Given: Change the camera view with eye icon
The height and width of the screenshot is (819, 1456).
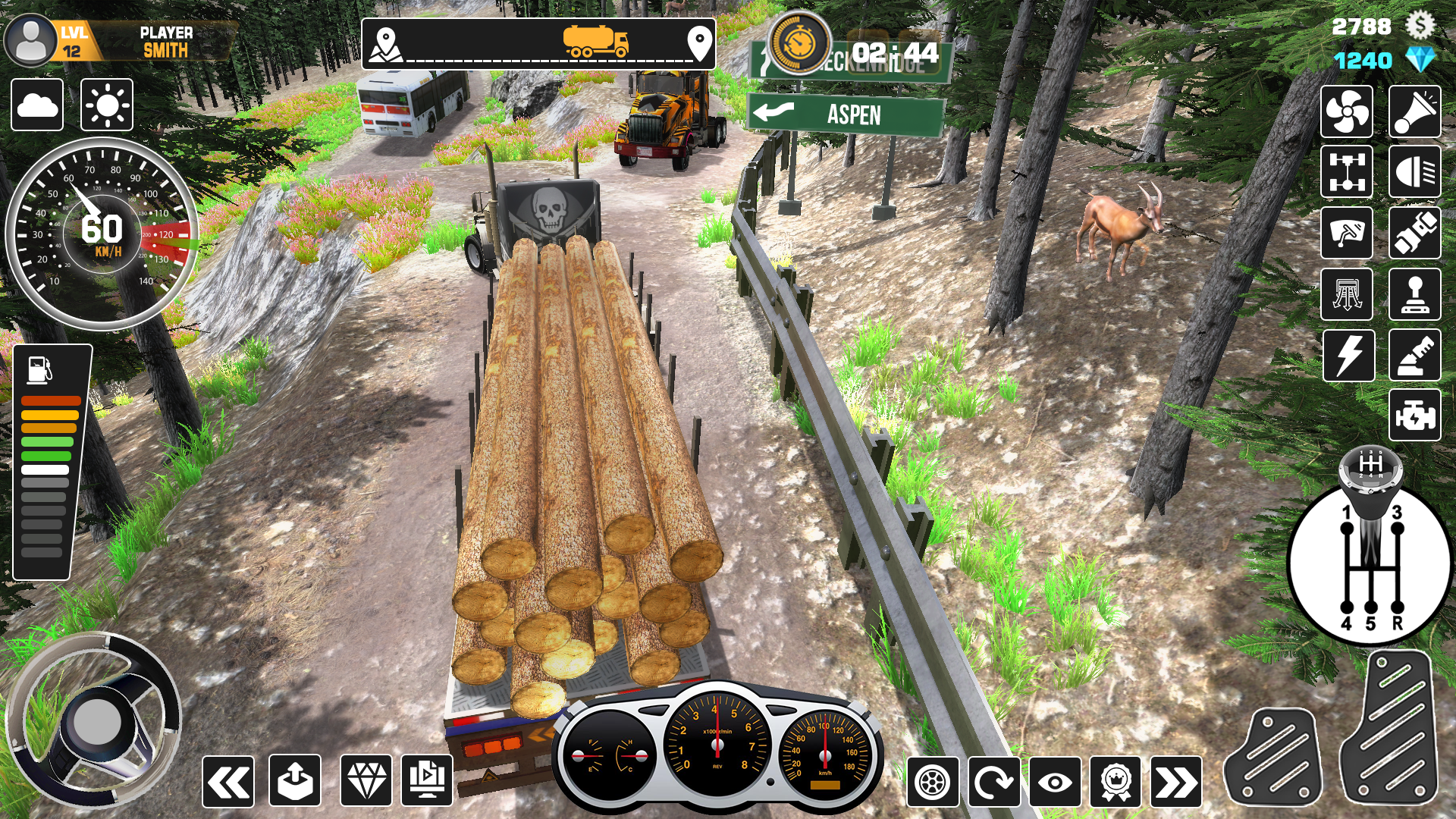Looking at the screenshot, I should point(1055,782).
